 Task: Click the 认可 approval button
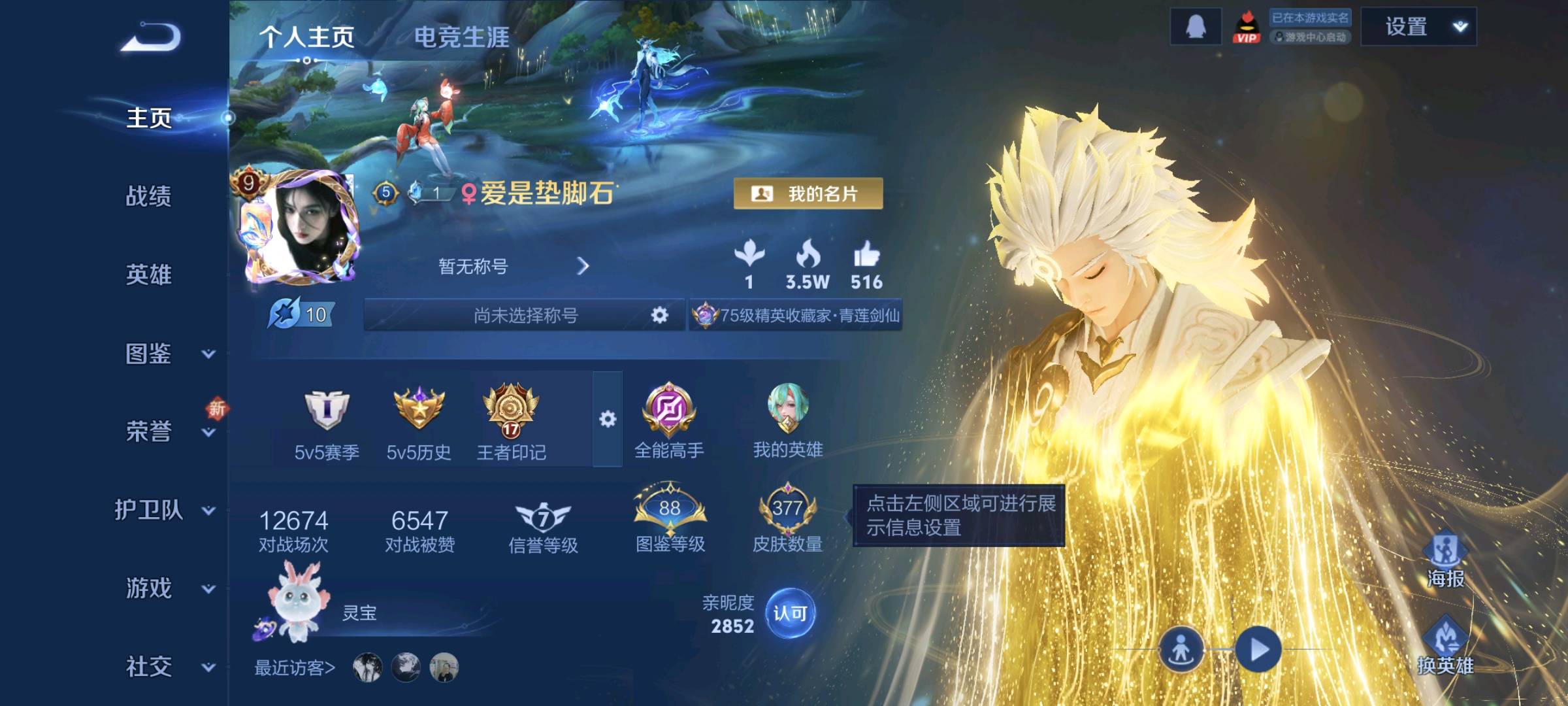pyautogui.click(x=790, y=613)
